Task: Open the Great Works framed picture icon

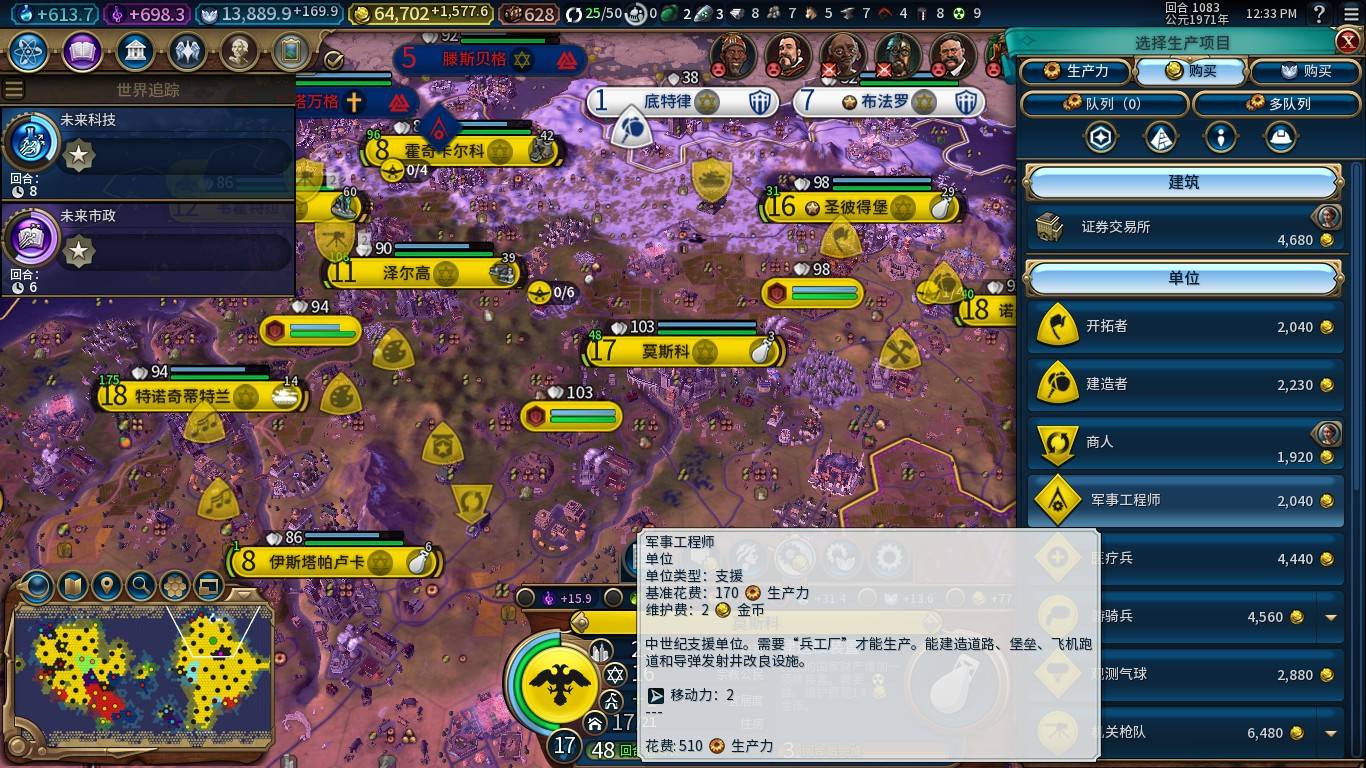Action: pos(293,52)
